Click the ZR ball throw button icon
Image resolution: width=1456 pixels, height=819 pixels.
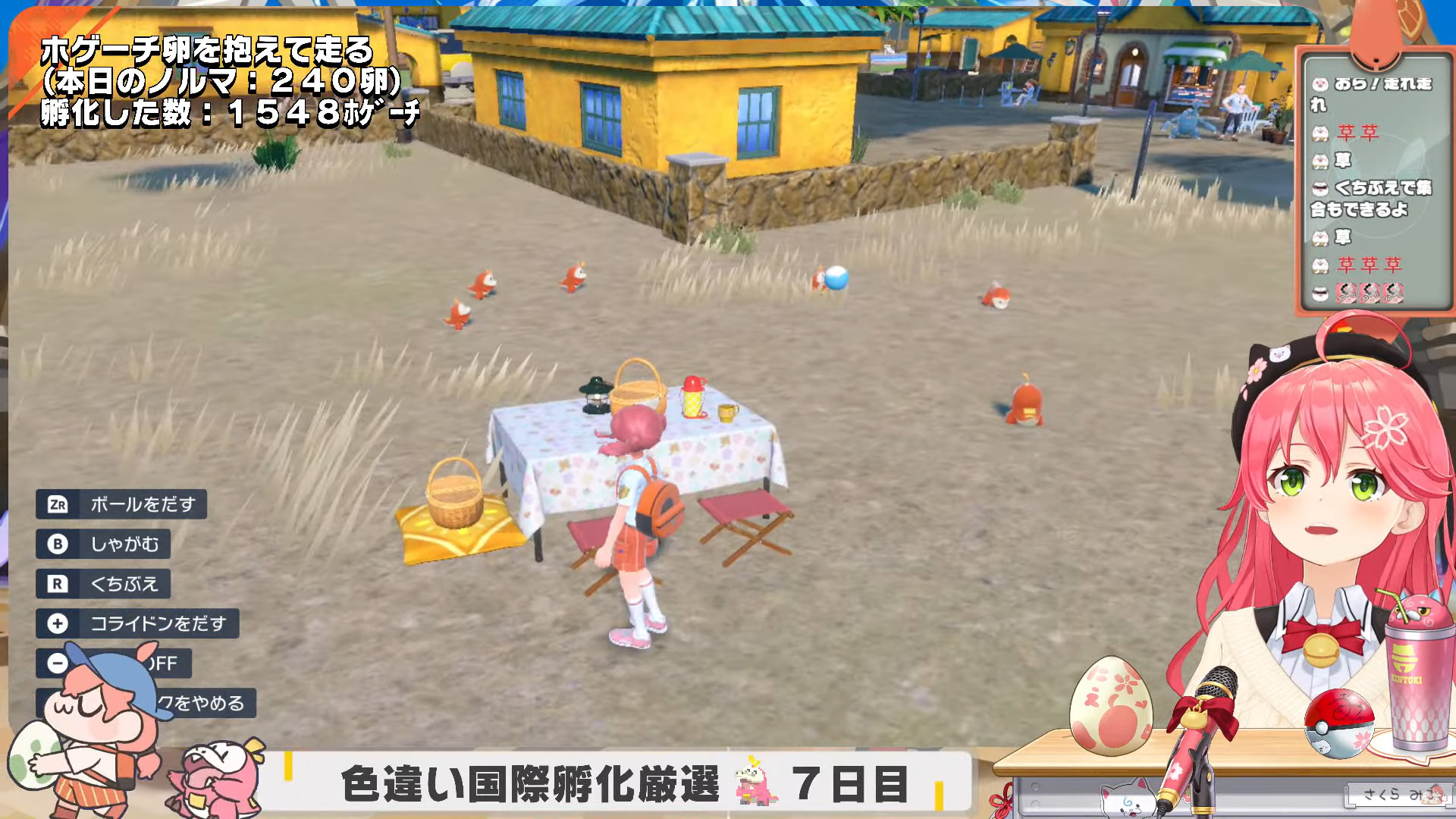click(59, 505)
